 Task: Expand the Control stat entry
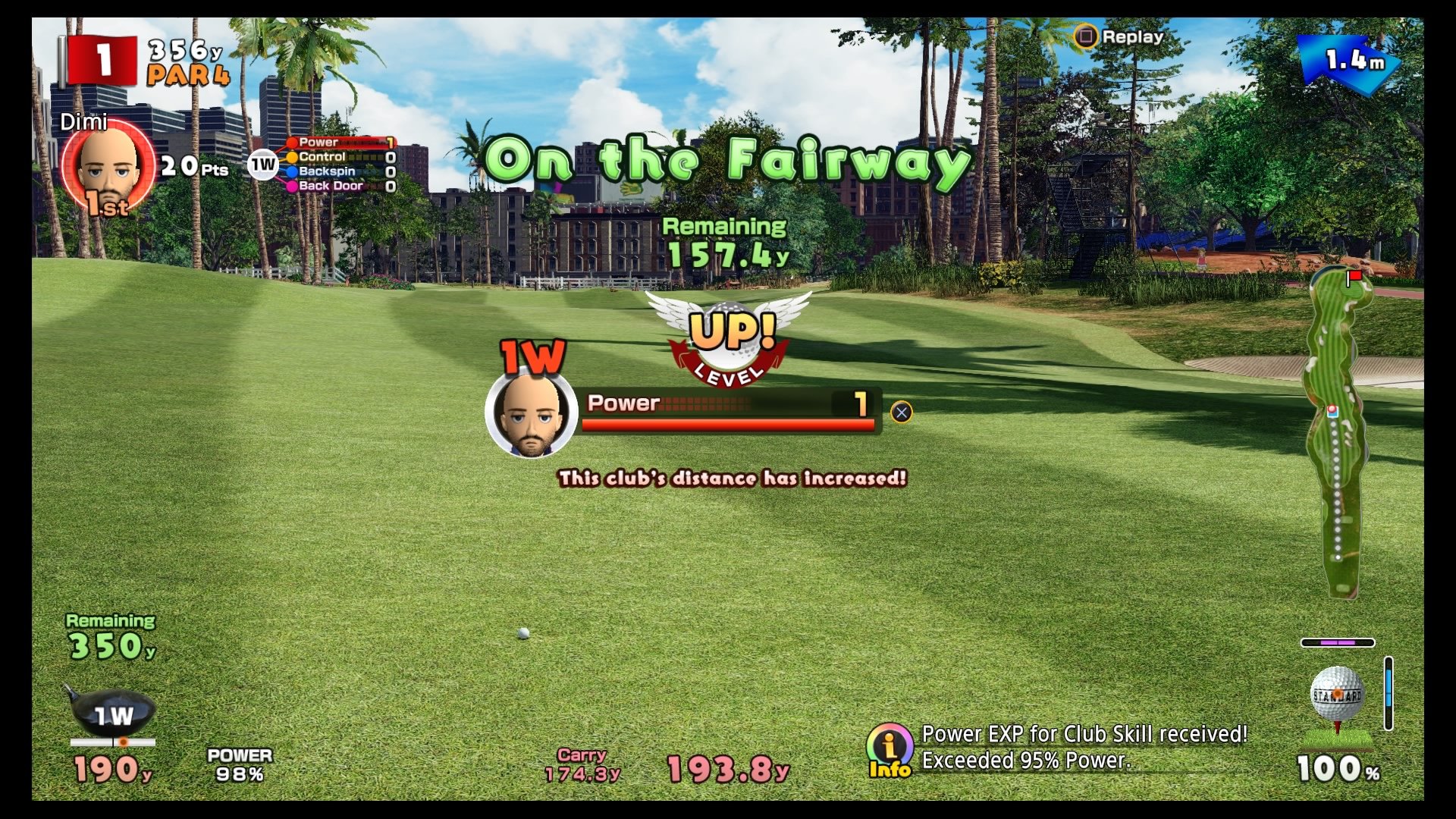pyautogui.click(x=340, y=156)
